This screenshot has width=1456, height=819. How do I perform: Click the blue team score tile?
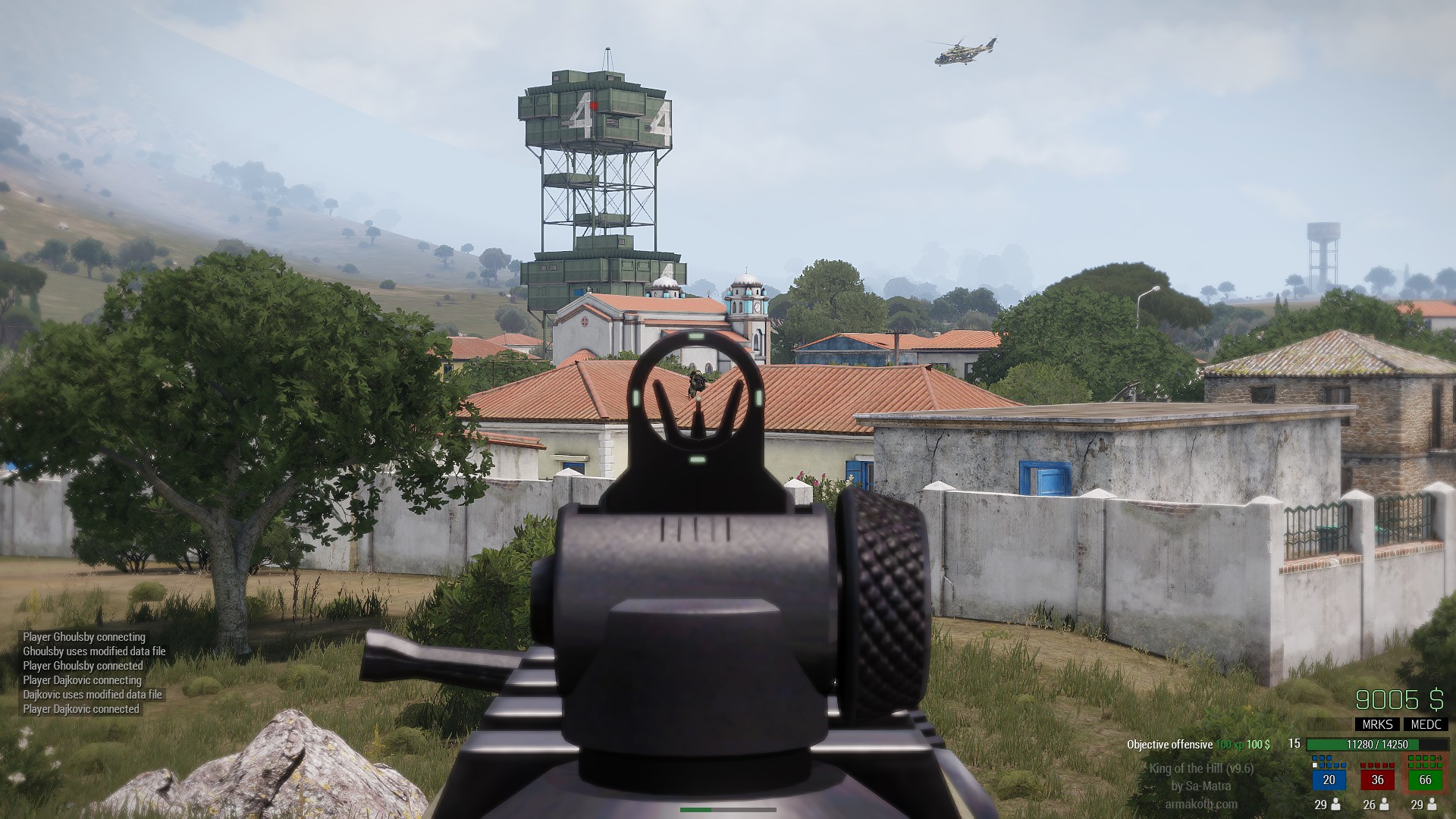tap(1329, 780)
